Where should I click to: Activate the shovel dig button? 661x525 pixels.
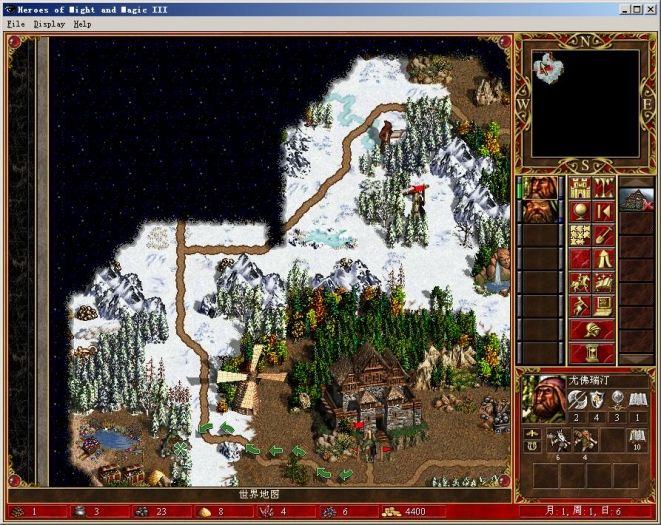pyautogui.click(x=603, y=235)
